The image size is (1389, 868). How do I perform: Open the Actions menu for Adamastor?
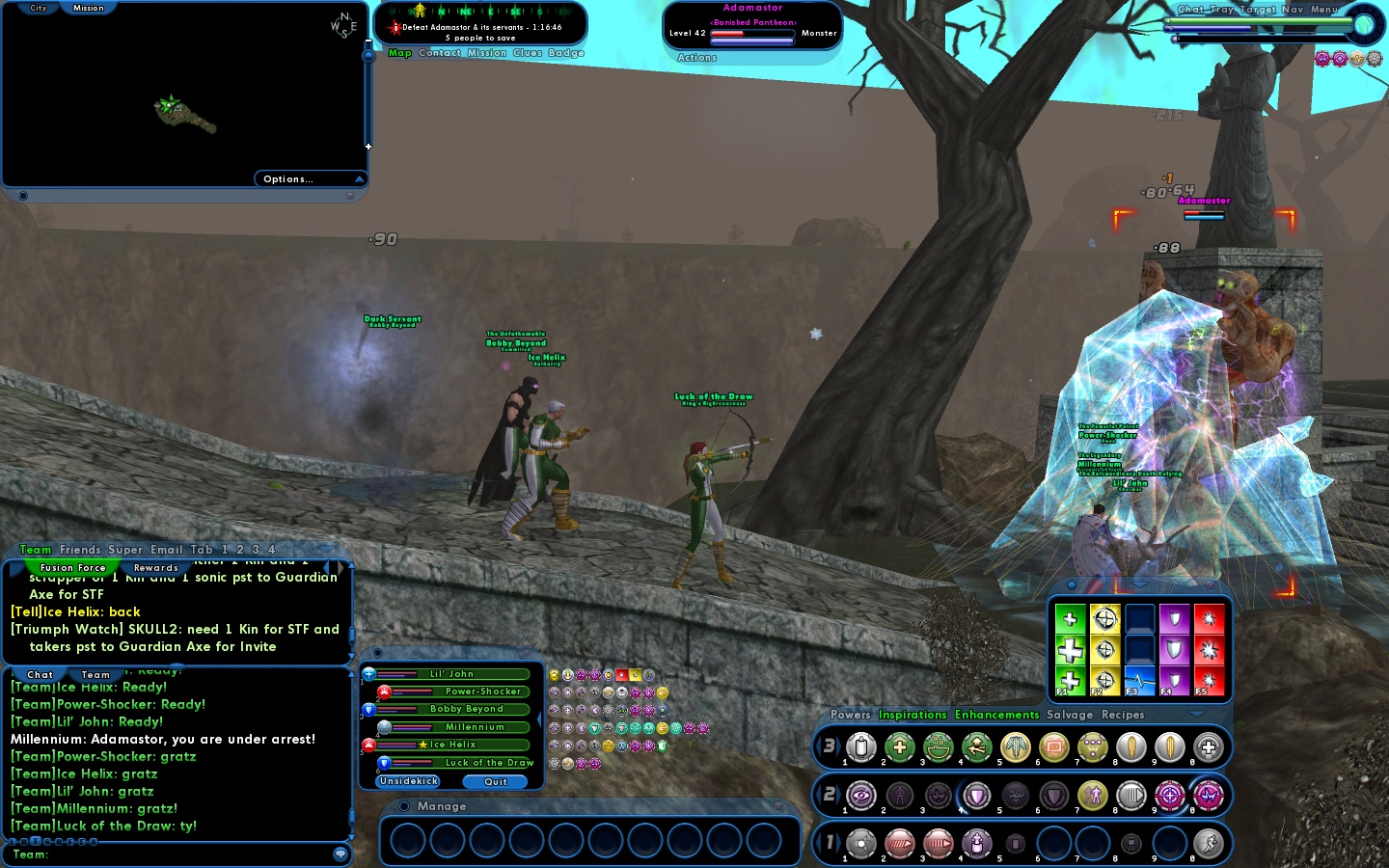[696, 58]
